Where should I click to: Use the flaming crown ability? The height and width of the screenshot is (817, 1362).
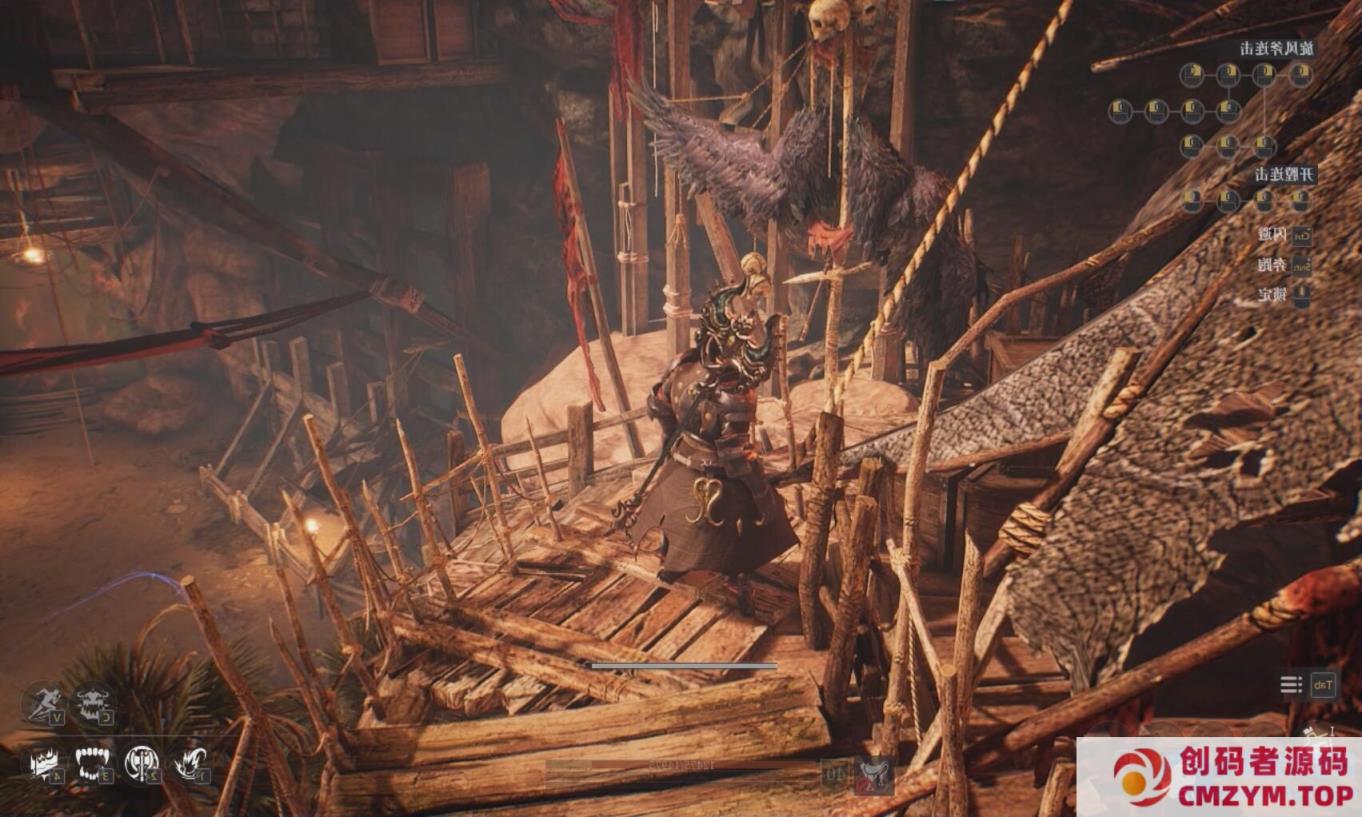pyautogui.click(x=45, y=765)
